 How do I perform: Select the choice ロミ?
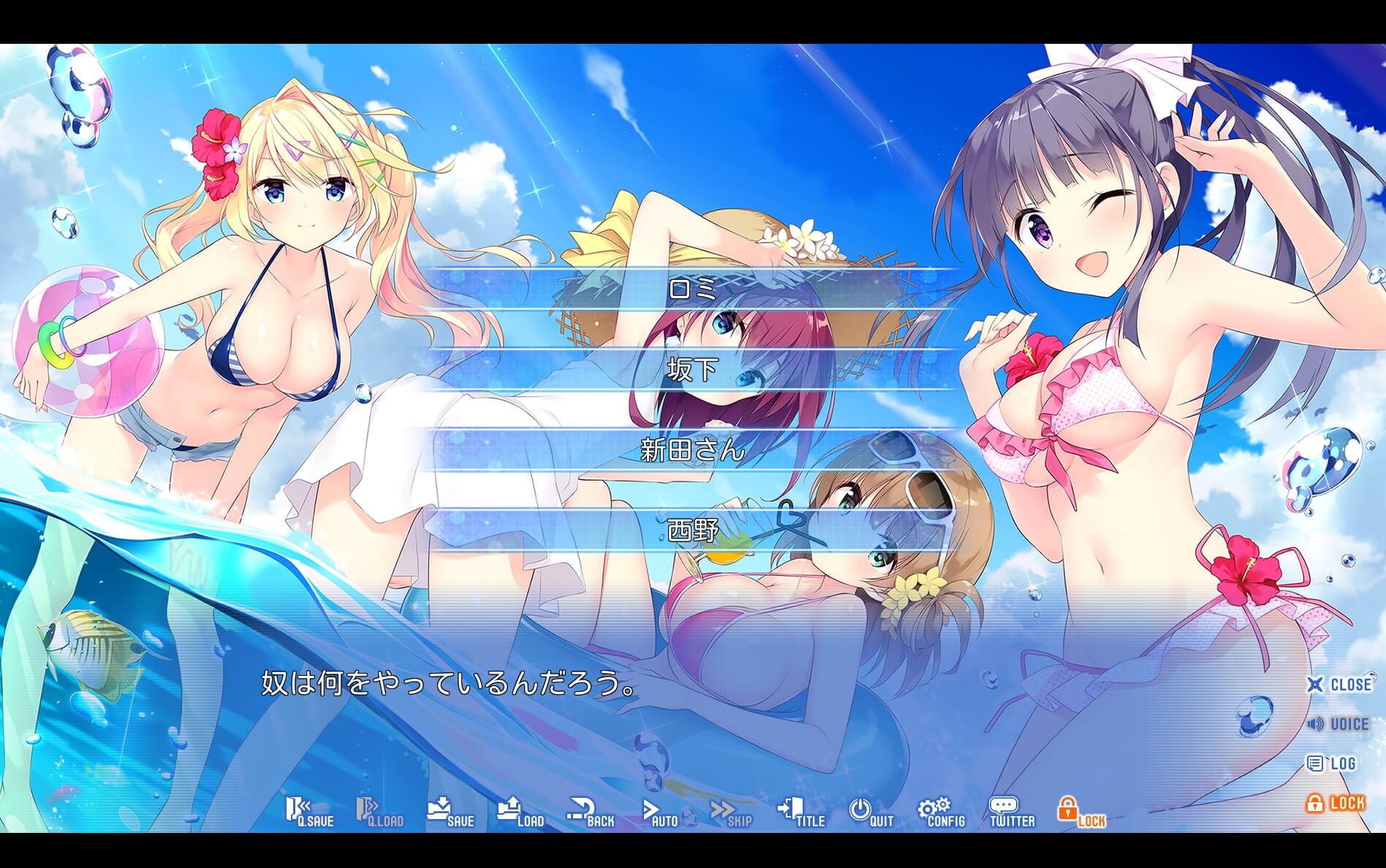[693, 290]
